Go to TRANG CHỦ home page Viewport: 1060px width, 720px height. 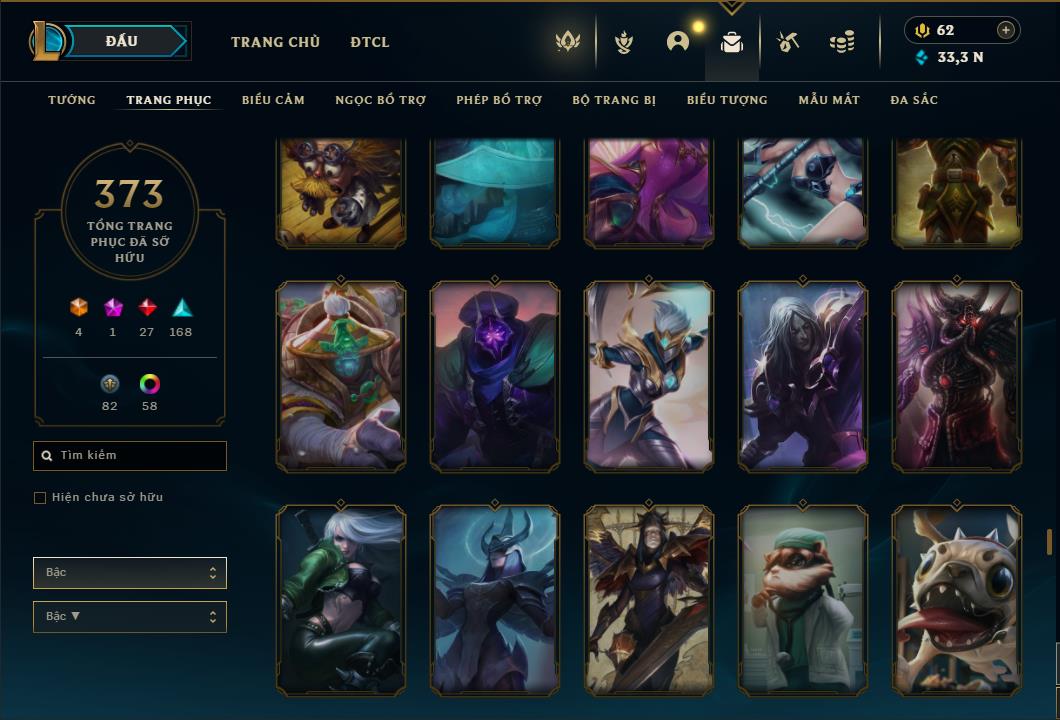pos(275,42)
